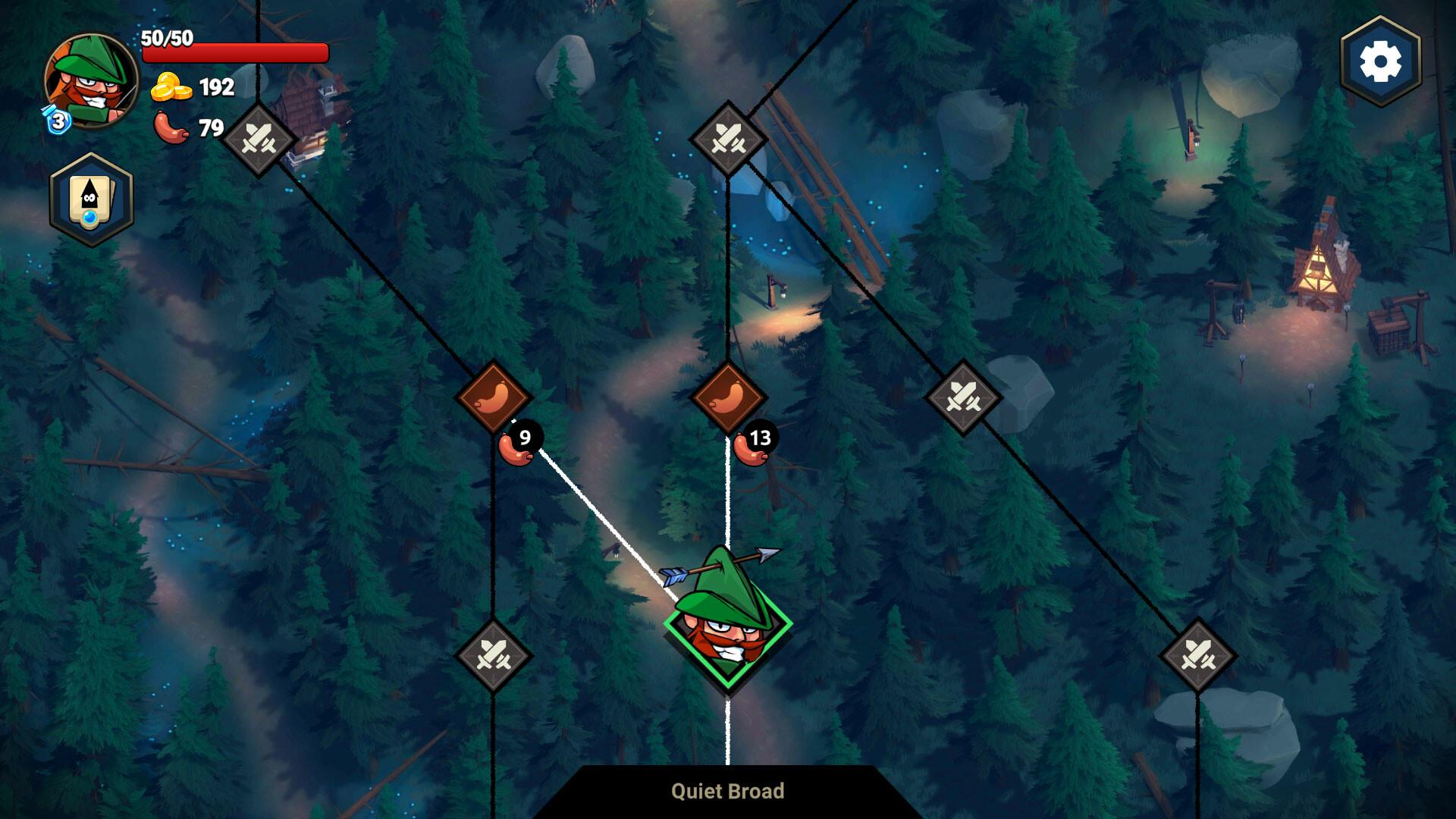Click the sausage badge below the node marked 9
1456x819 pixels.
point(519,441)
